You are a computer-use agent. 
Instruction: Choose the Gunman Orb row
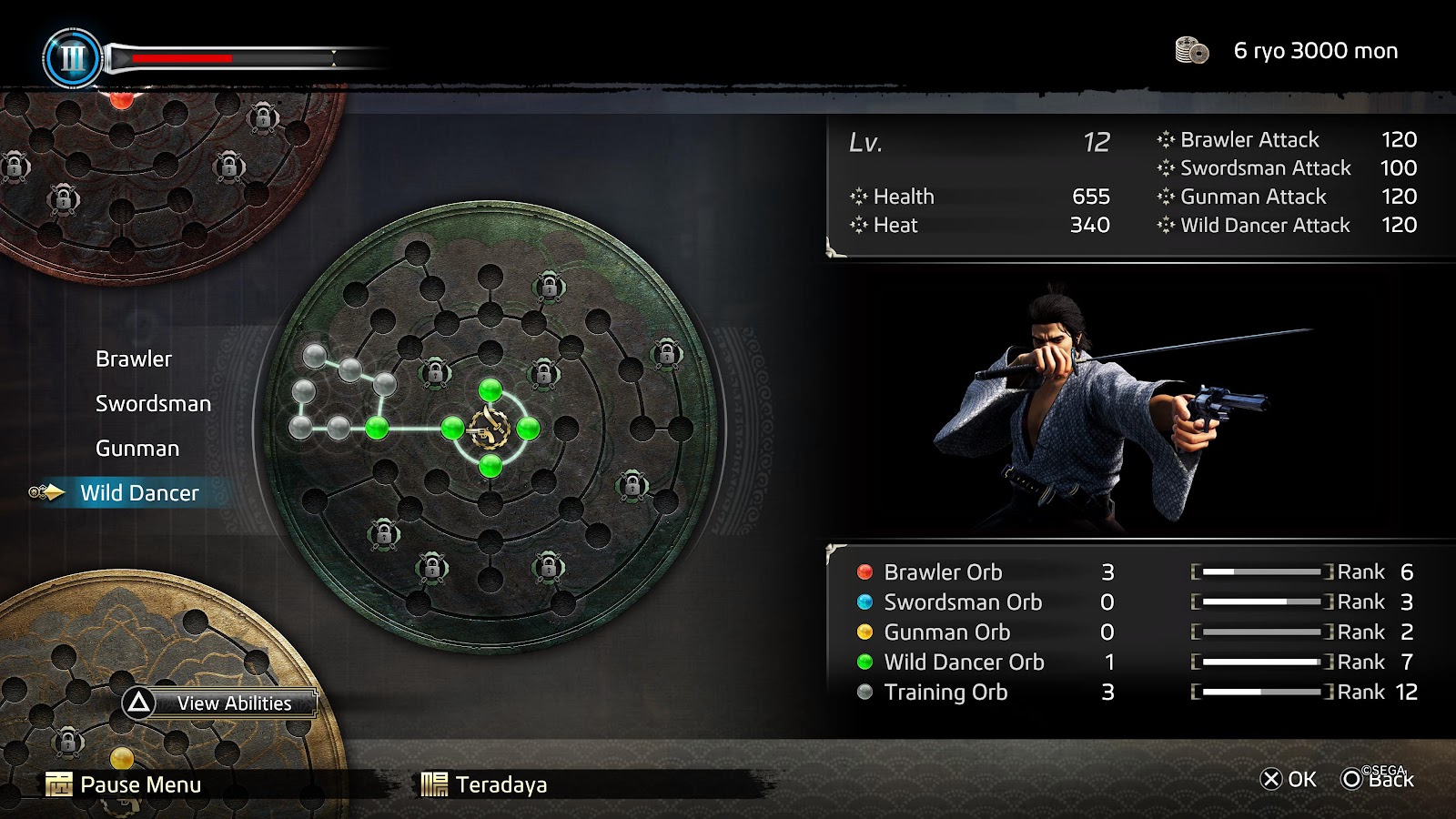point(946,632)
